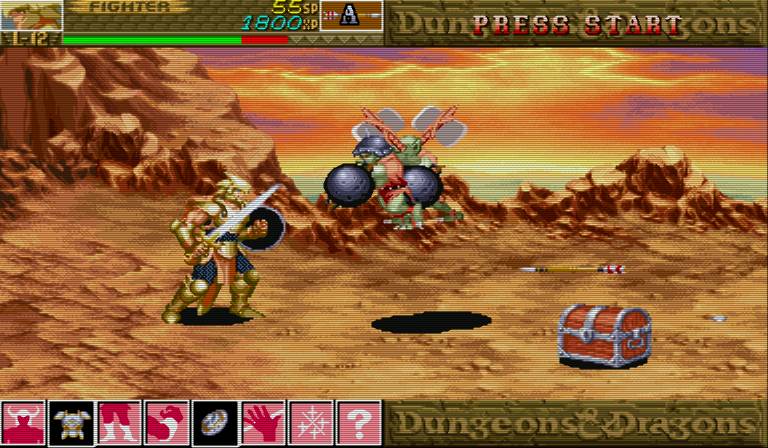Choose the open hand glove slot
Viewport: 768px width, 448px height.
pos(263,422)
